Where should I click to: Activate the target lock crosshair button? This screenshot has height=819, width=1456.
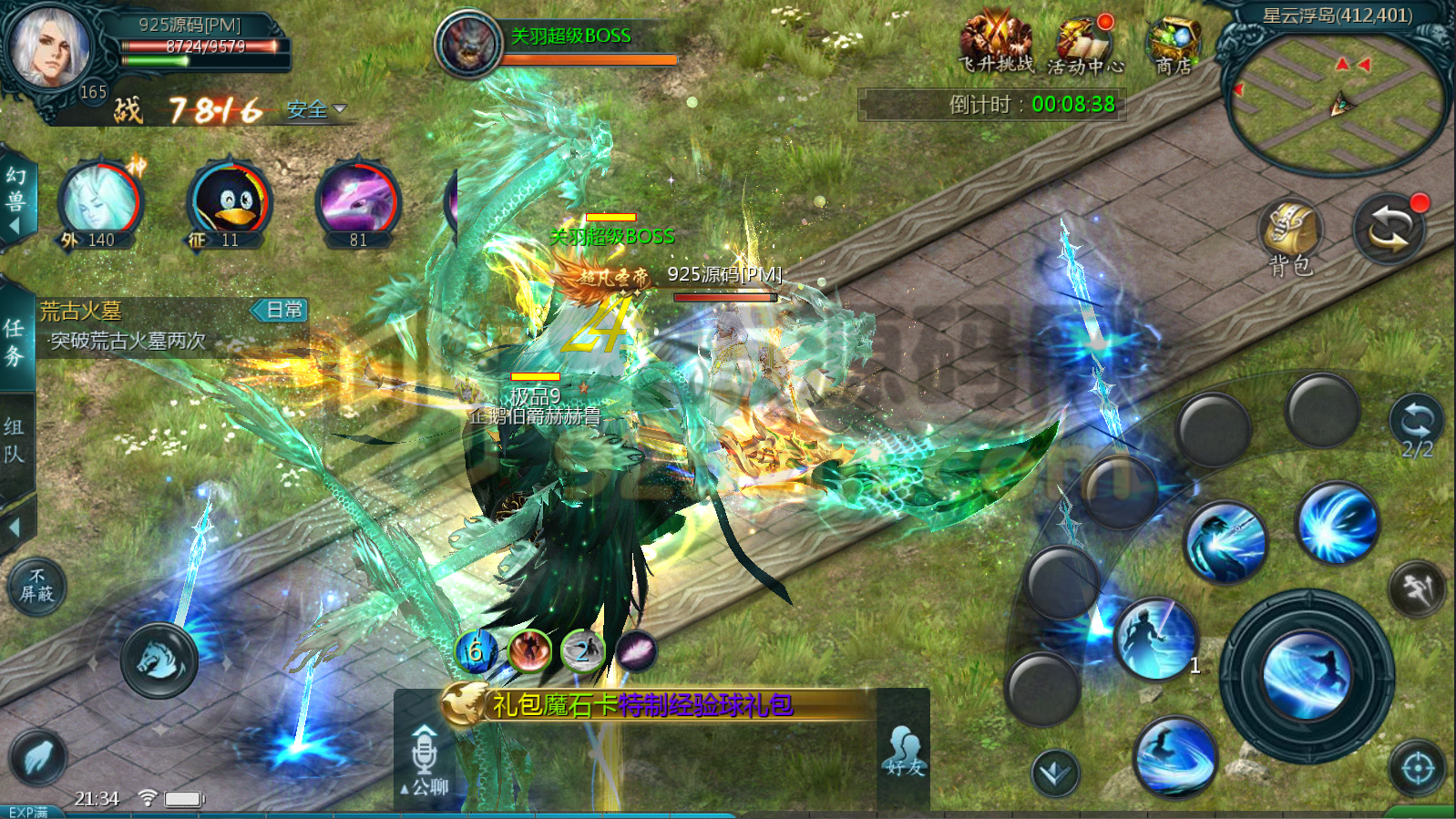click(1417, 768)
